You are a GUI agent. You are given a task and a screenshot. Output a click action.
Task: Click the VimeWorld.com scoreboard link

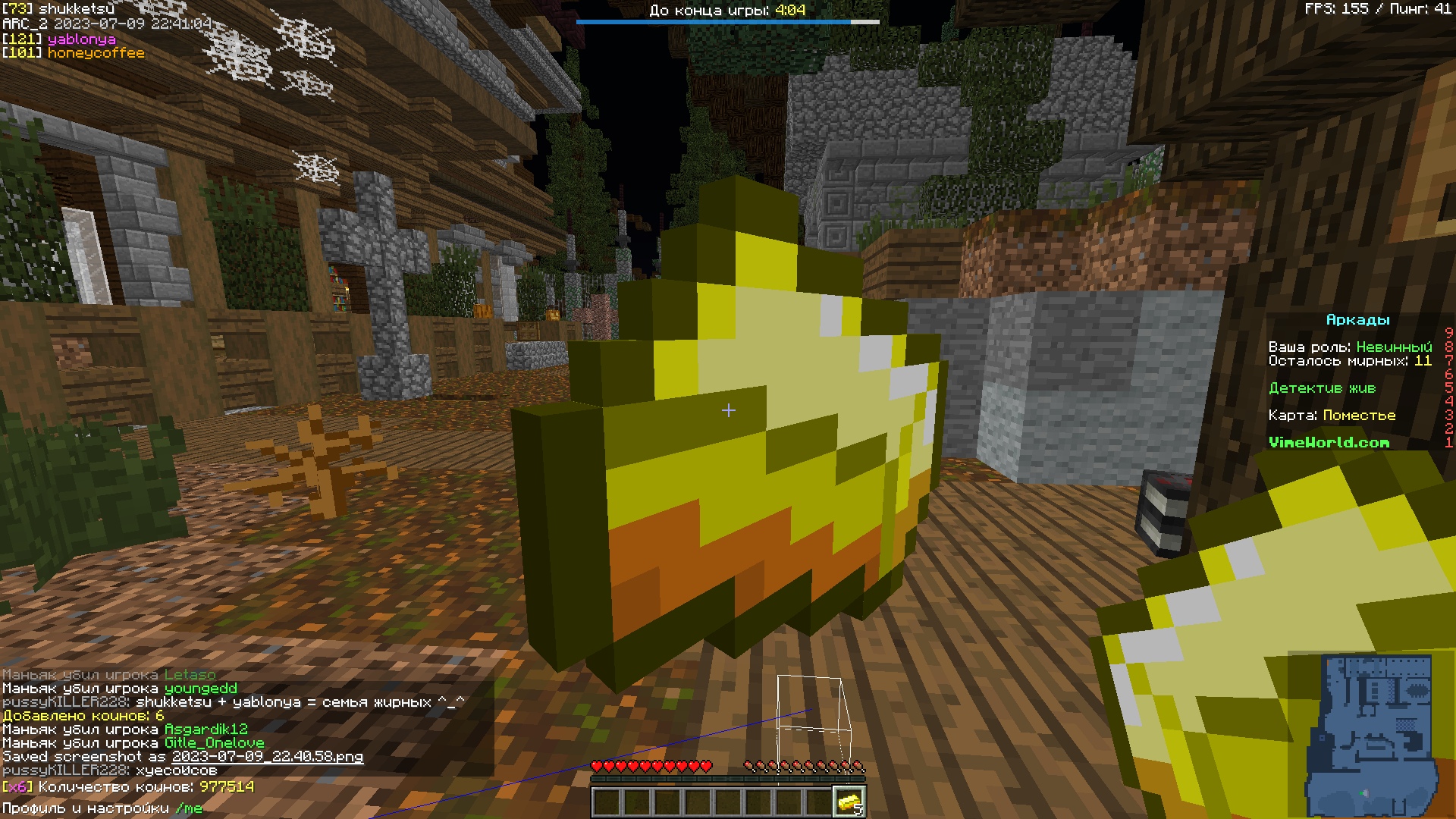pyautogui.click(x=1329, y=442)
